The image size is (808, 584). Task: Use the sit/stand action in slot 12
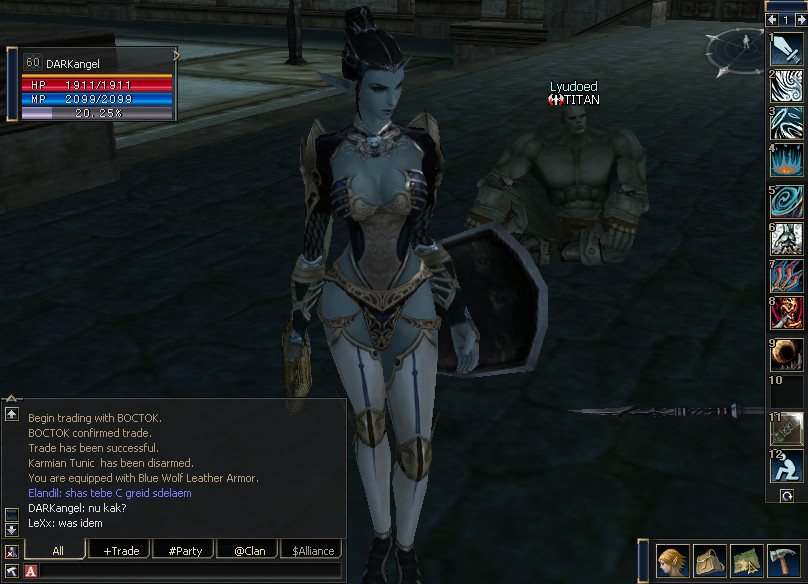click(787, 467)
